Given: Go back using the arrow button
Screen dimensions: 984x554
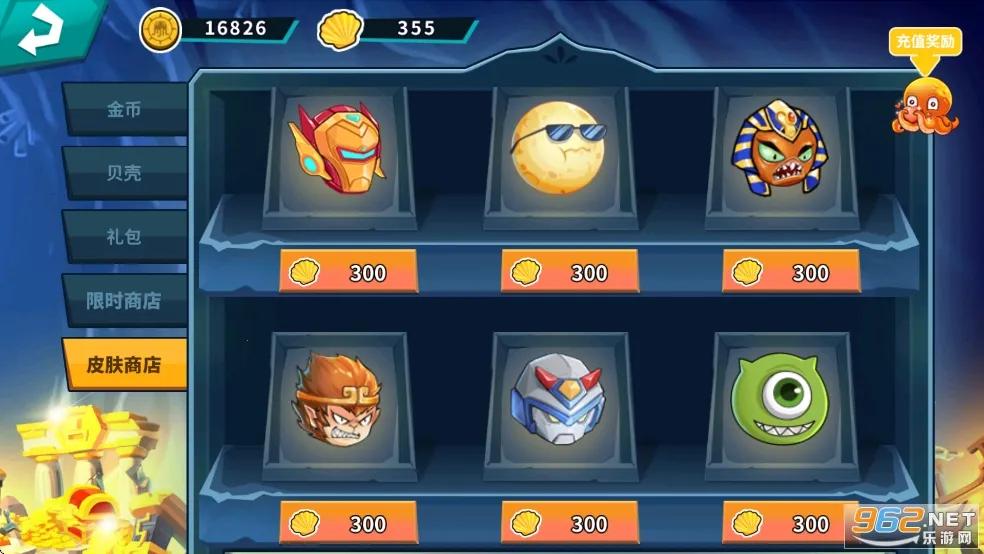Looking at the screenshot, I should tap(42, 31).
